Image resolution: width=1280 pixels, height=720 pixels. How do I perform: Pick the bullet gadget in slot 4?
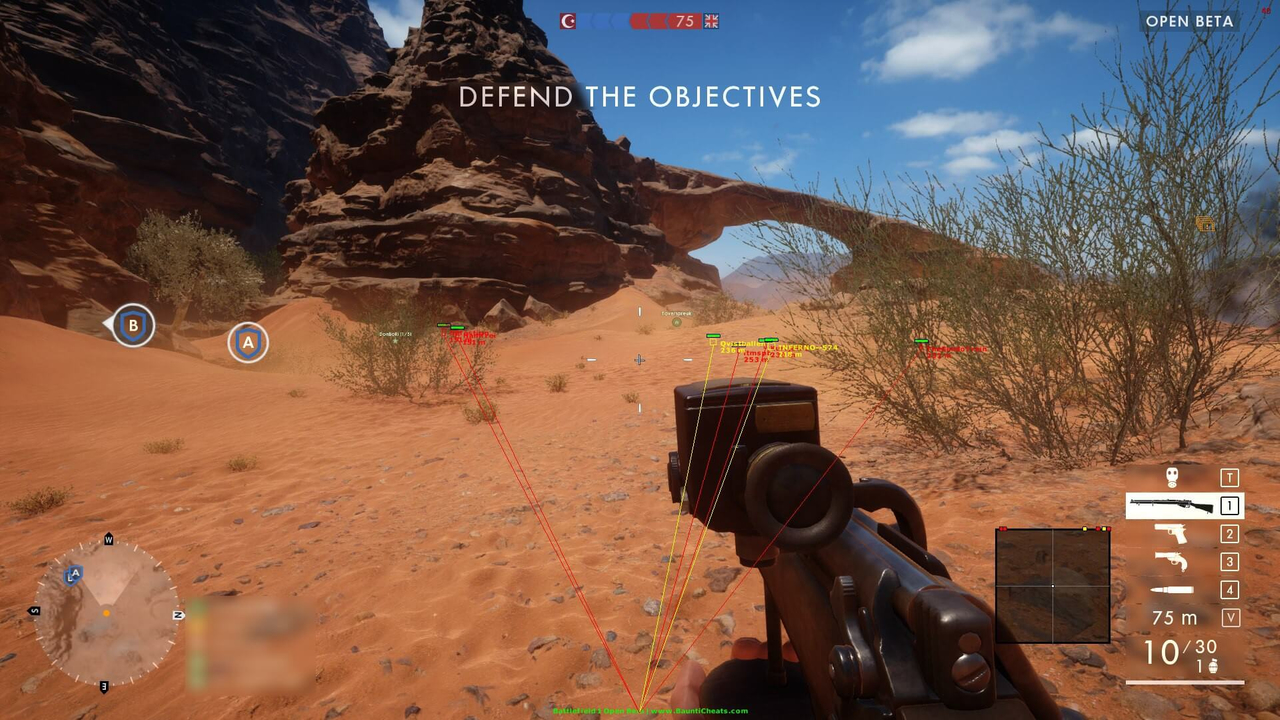1171,590
